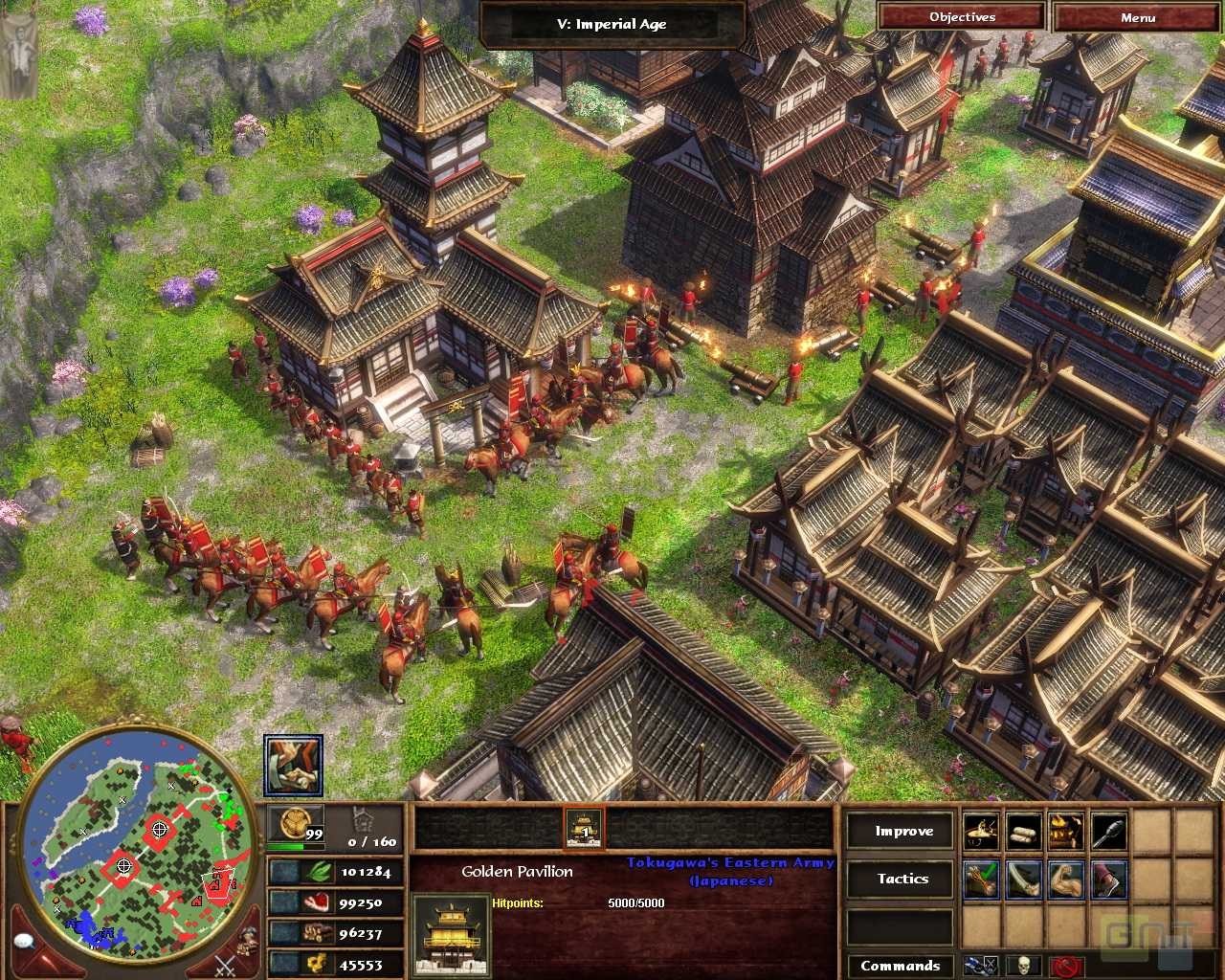The width and height of the screenshot is (1225, 980).
Task: Select the flexed arm hitpoints aura icon
Action: [1066, 880]
